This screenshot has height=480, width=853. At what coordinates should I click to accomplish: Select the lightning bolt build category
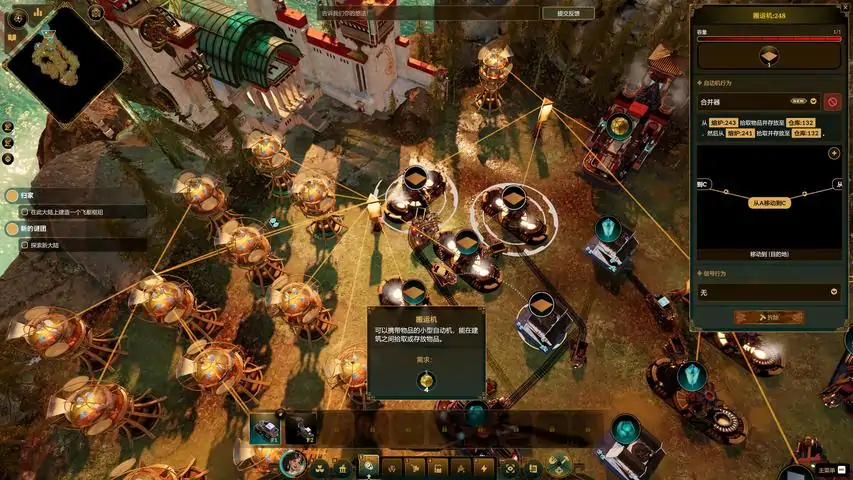pyautogui.click(x=484, y=467)
